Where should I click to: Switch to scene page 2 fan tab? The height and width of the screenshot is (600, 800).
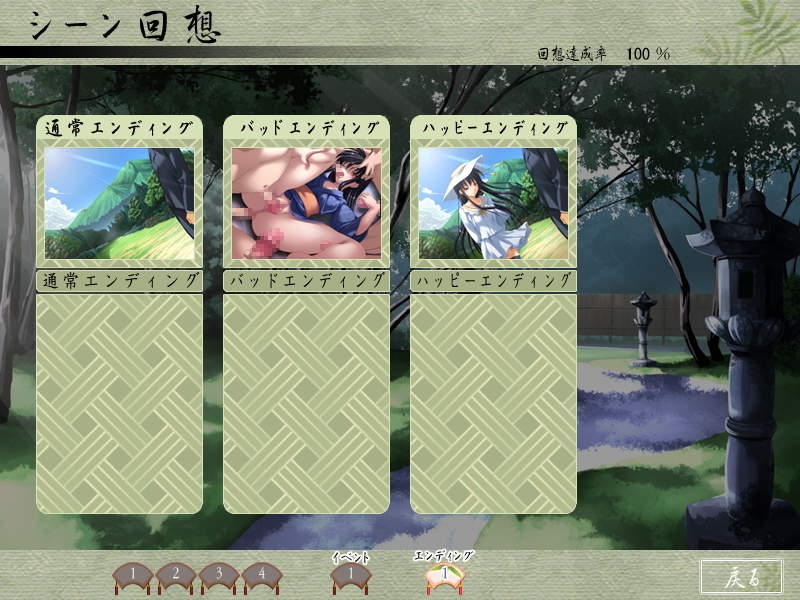[175, 575]
